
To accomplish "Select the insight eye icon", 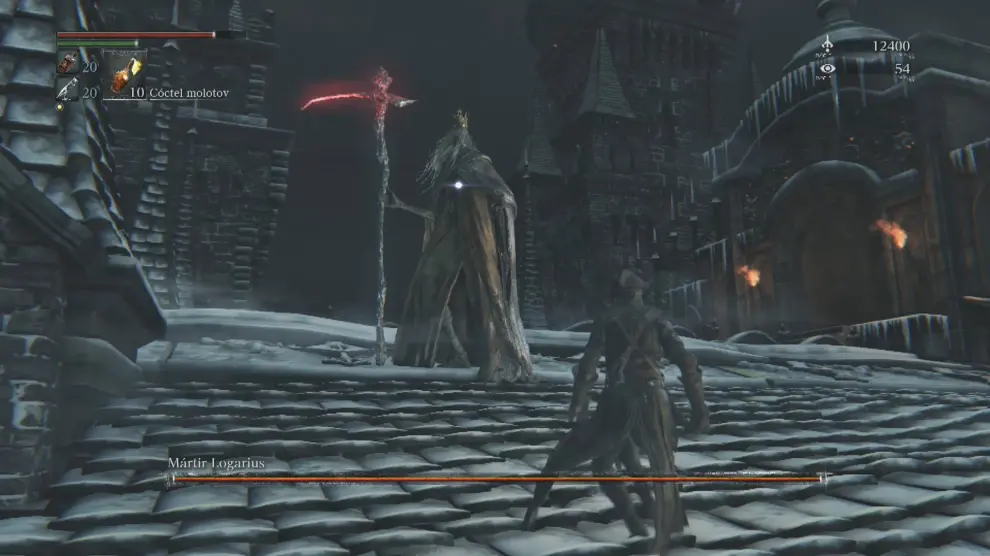I will point(827,69).
